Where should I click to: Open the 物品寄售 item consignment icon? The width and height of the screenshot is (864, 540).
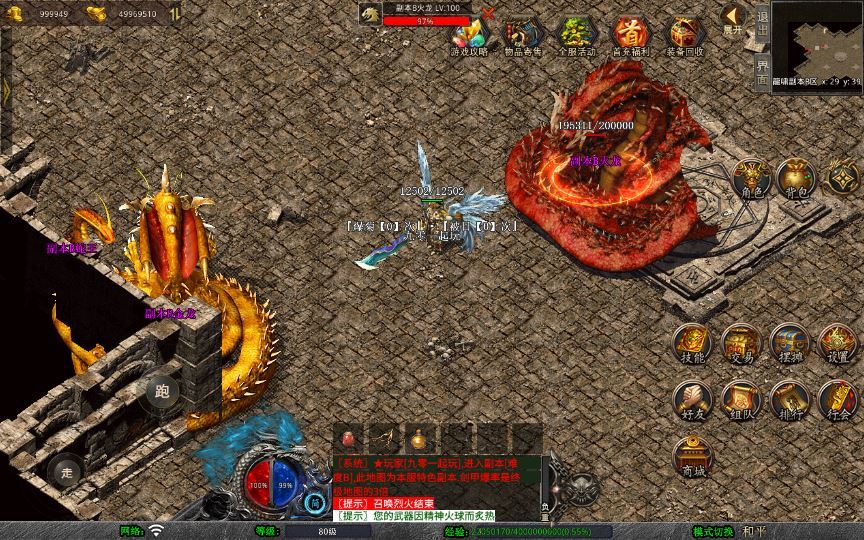[522, 35]
